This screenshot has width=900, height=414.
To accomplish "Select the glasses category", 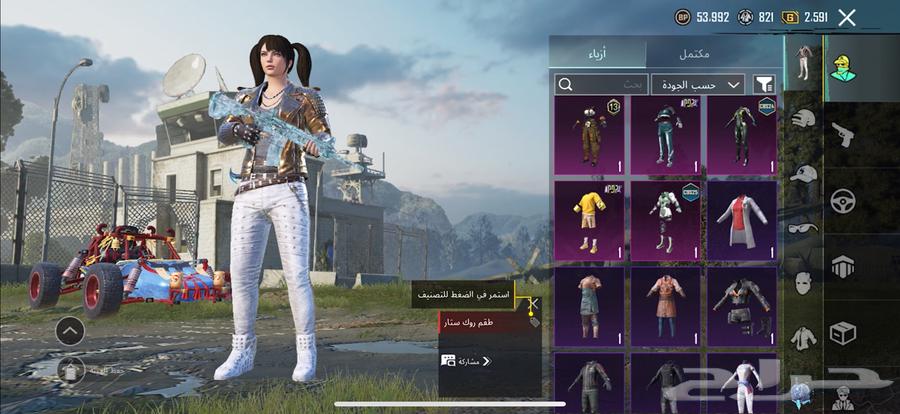I will point(803,228).
